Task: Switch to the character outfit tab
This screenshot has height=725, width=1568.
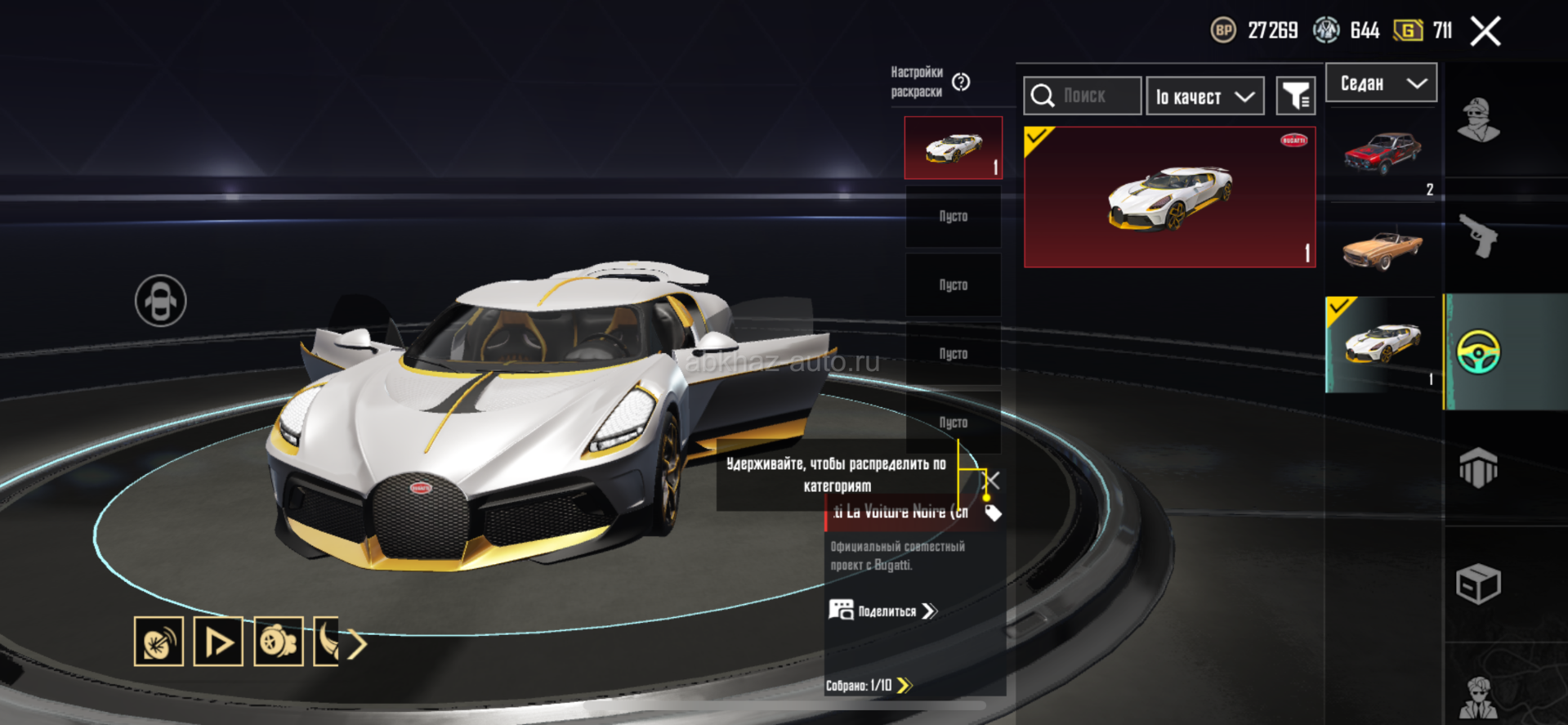Action: [x=1480, y=121]
